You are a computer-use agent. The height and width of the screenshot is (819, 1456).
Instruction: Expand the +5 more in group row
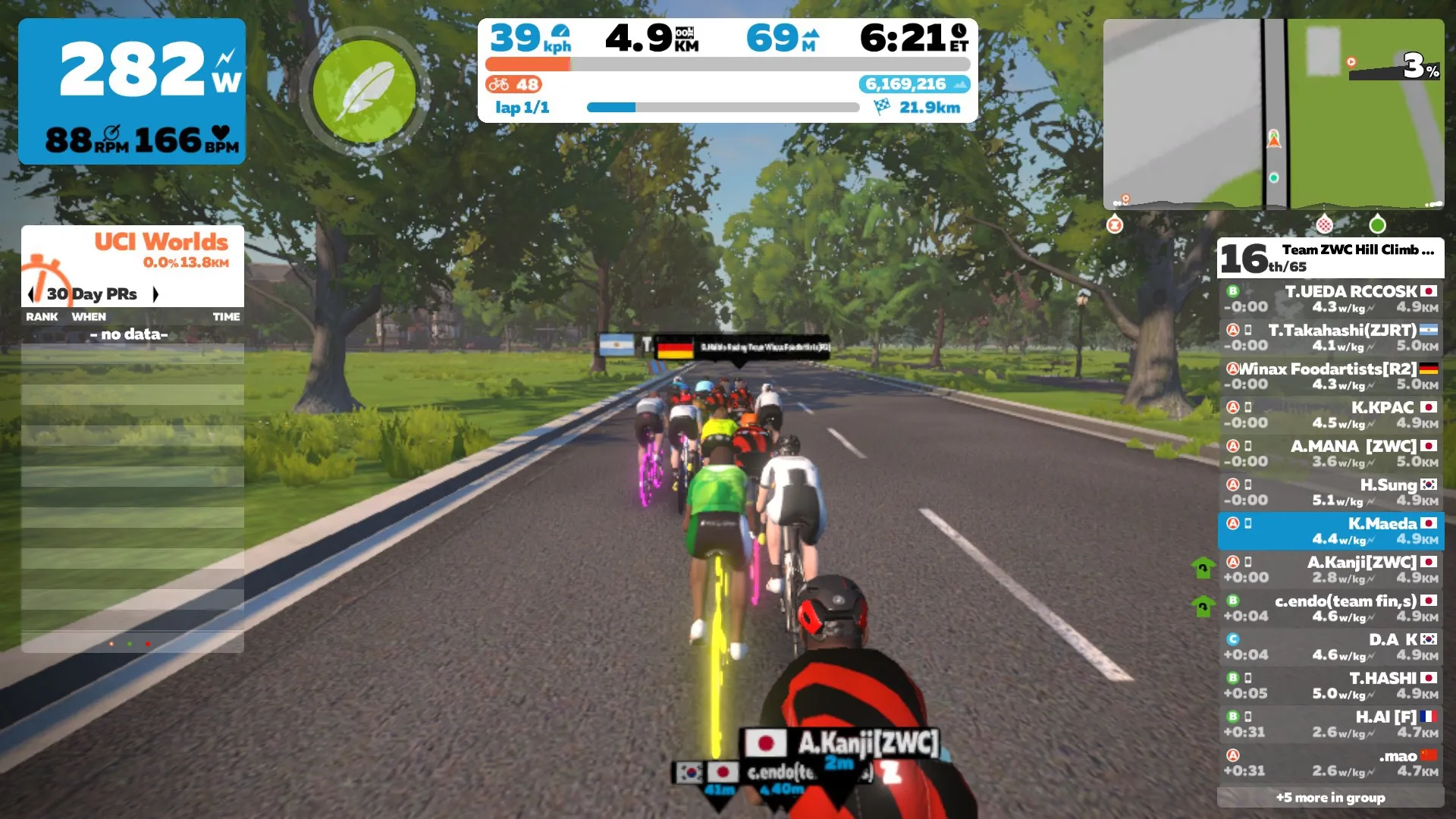pyautogui.click(x=1331, y=797)
